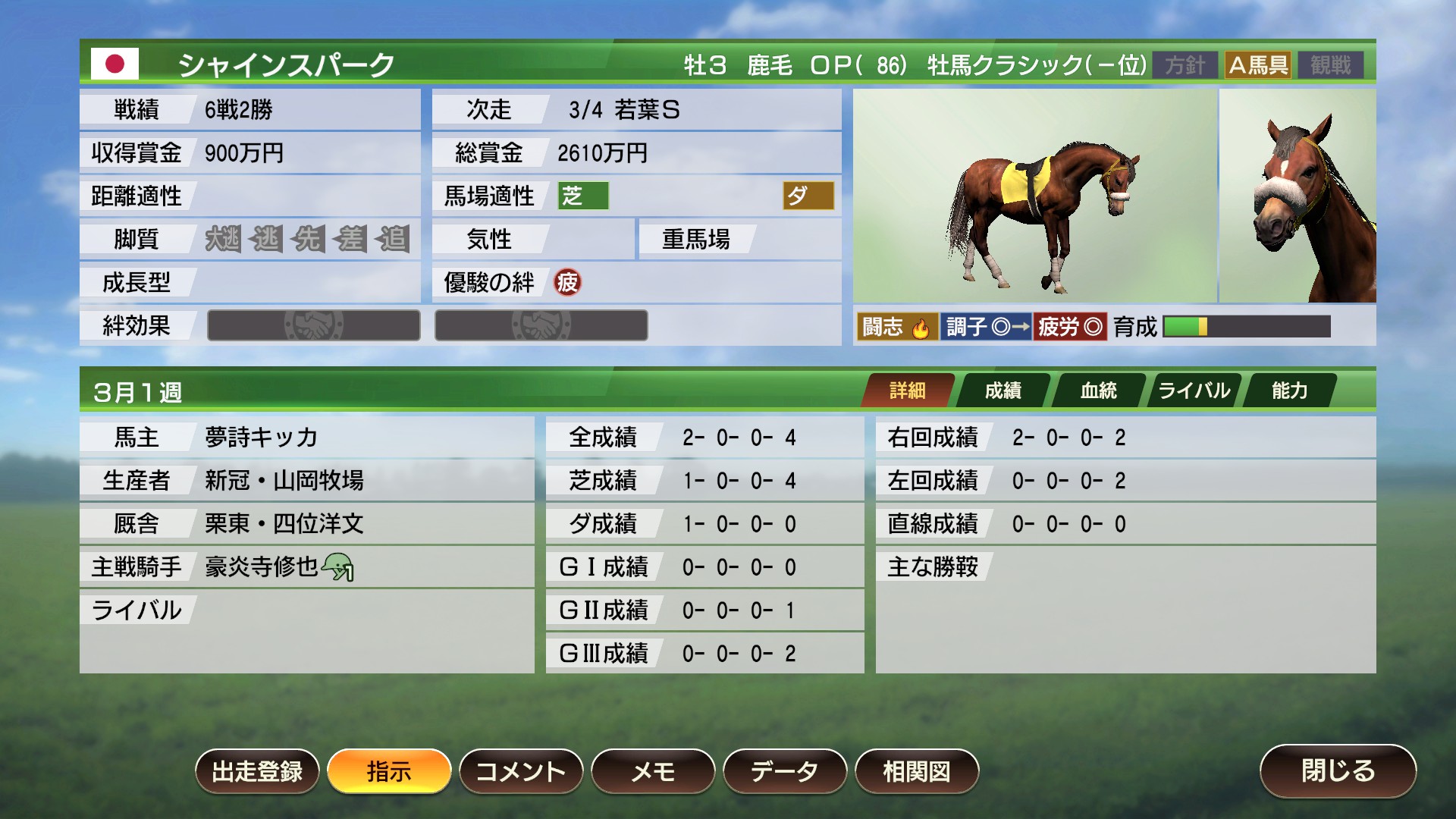Toggle the ダ dirt aptitude indicator
This screenshot has height=819, width=1456.
coord(806,196)
